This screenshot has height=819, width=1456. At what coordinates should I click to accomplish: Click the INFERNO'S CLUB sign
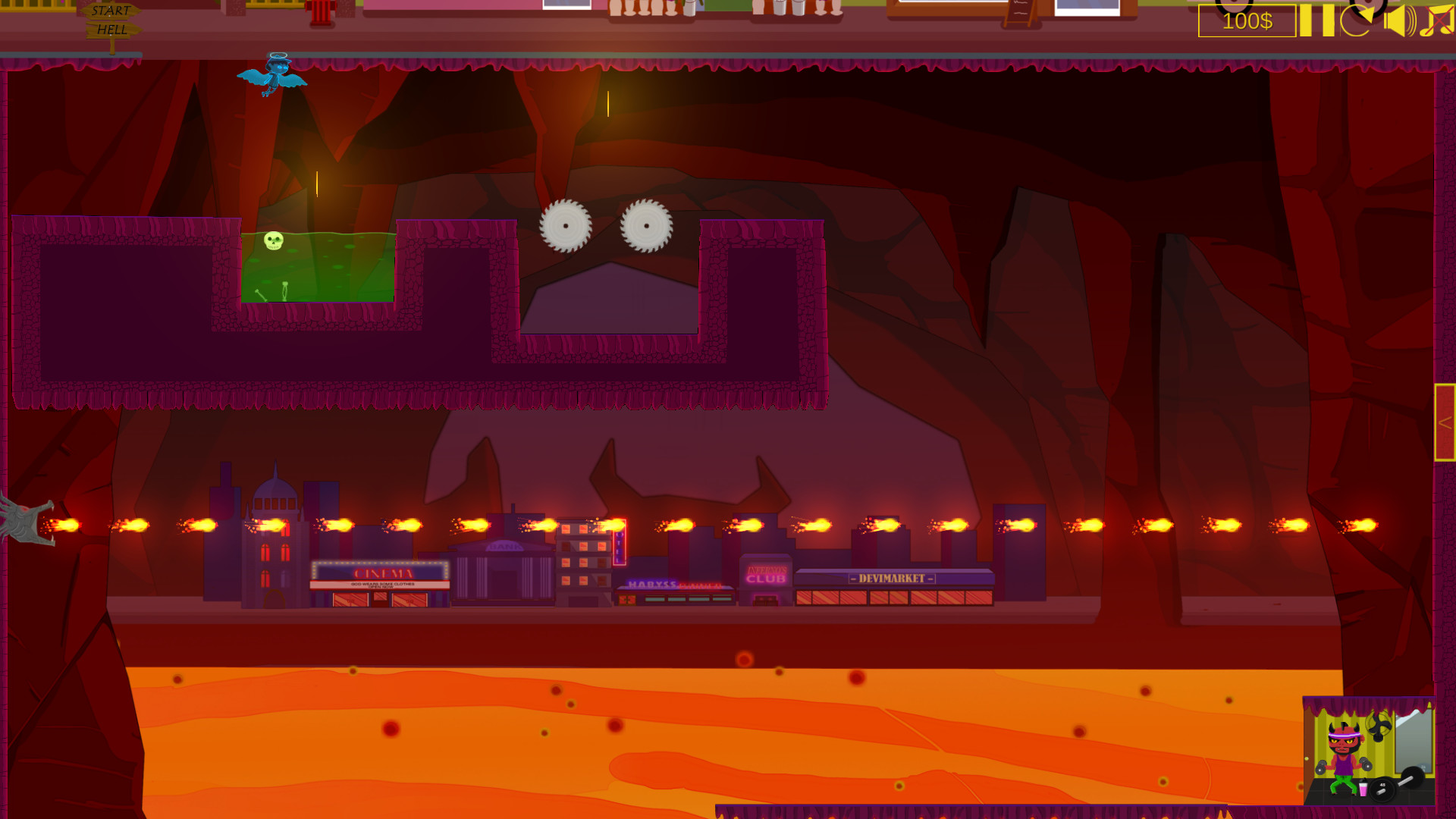[766, 575]
